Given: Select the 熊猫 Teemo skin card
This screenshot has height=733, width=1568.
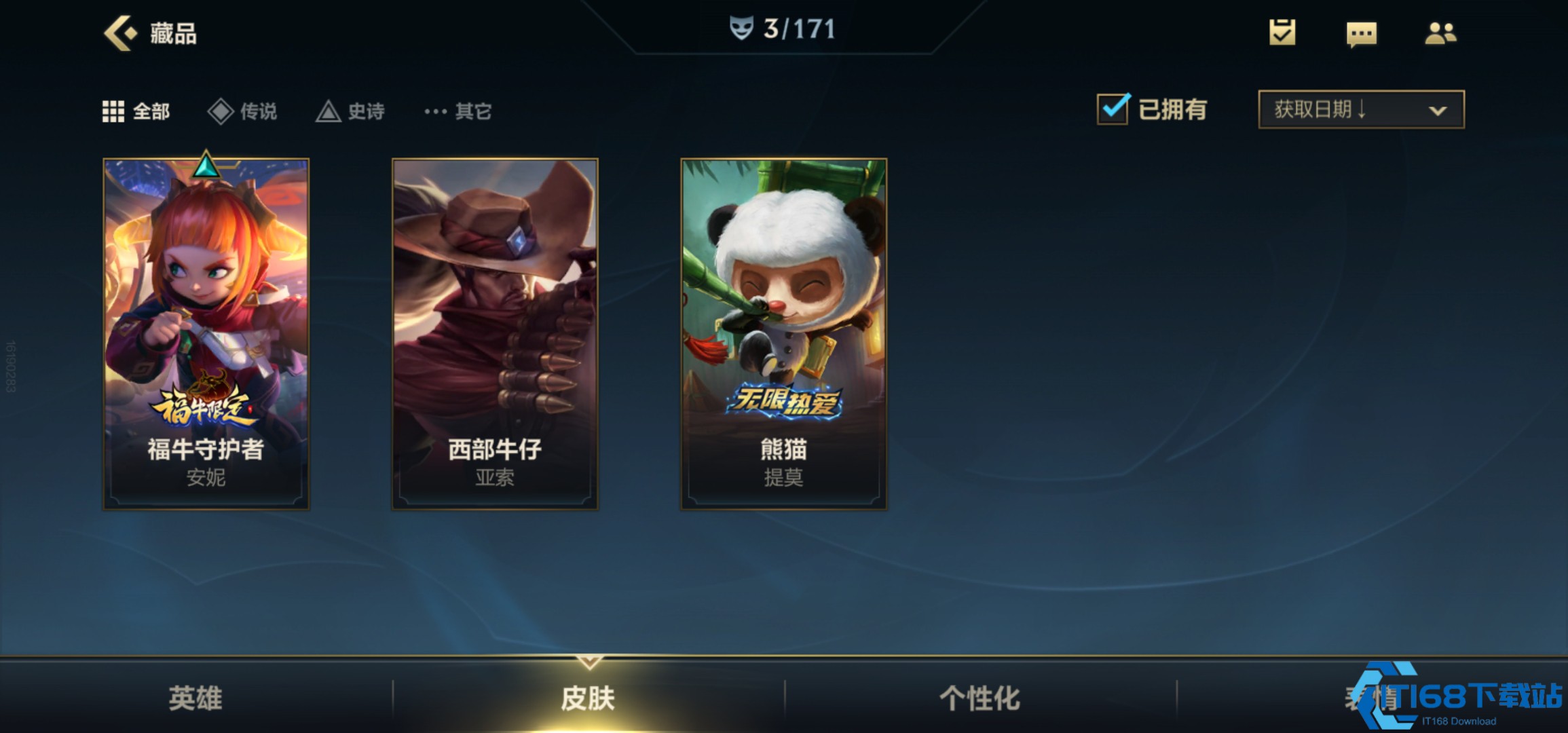Looking at the screenshot, I should 783,333.
